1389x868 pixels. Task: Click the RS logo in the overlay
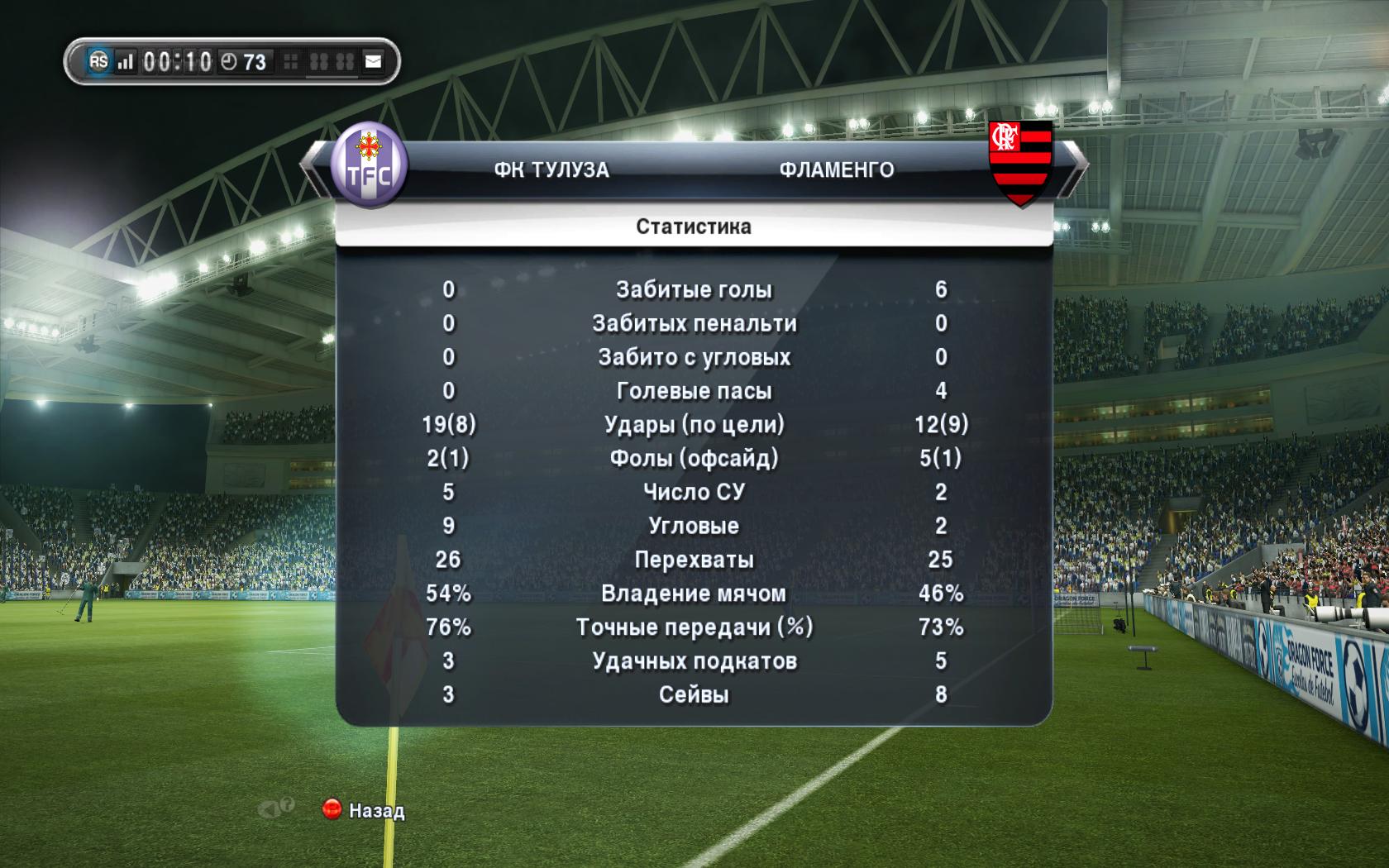98,61
